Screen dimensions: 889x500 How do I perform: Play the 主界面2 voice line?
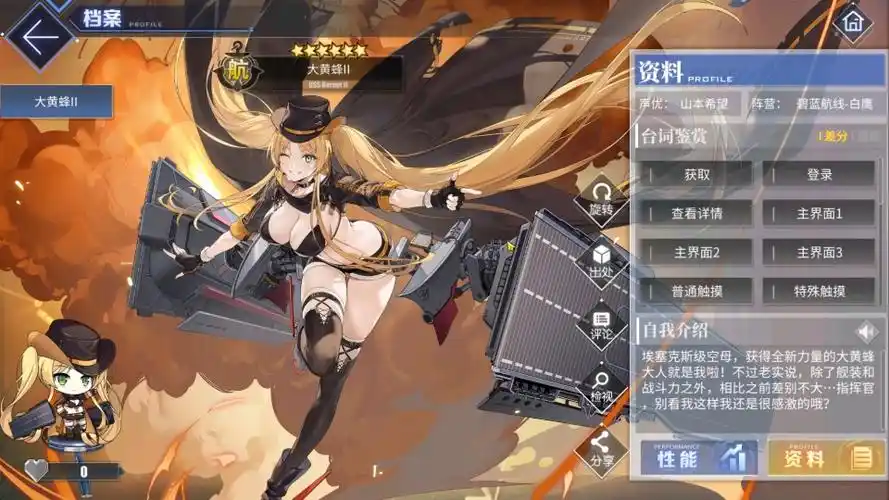point(697,252)
